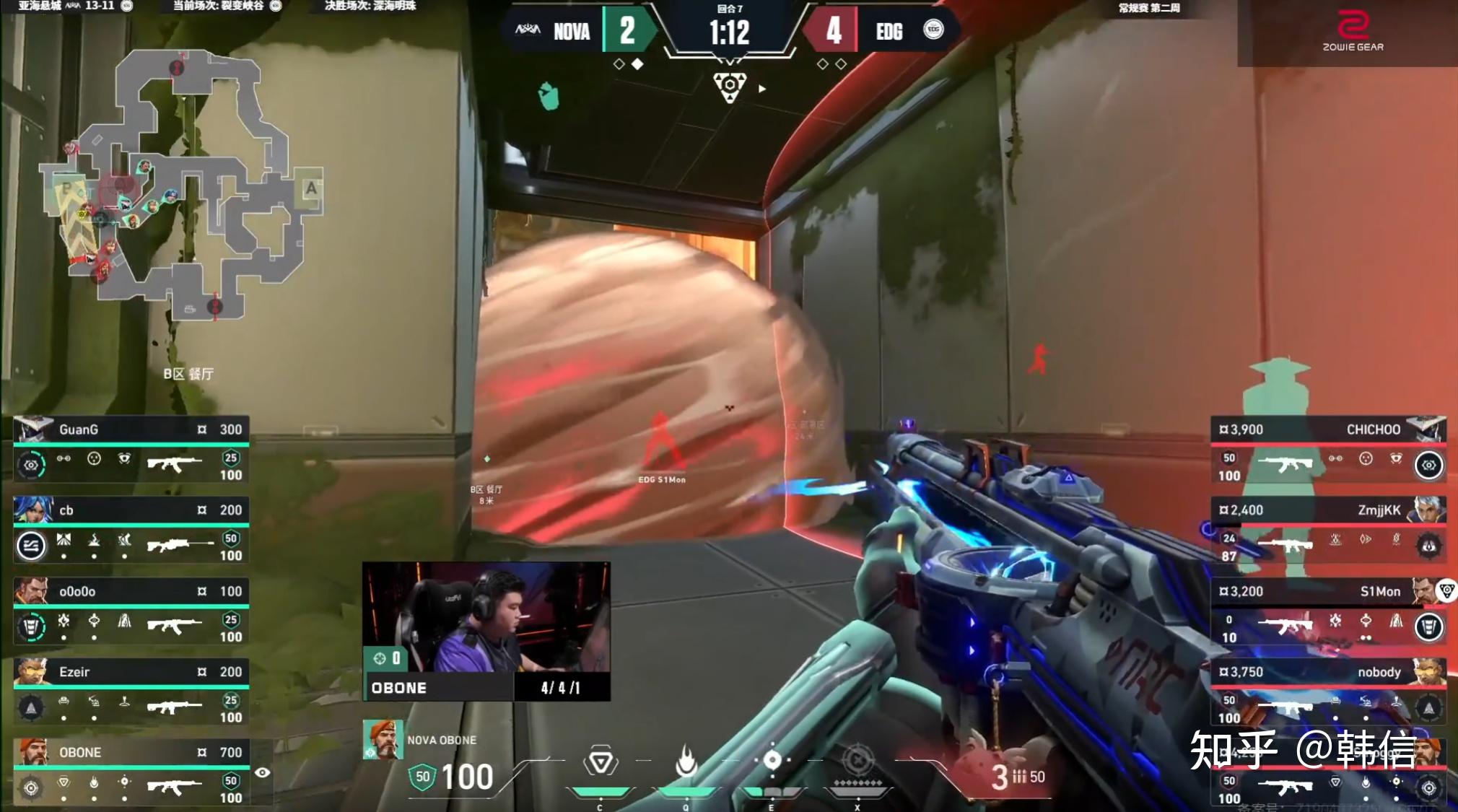Activate the Stim Beacon ability icon
Image resolution: width=1458 pixels, height=812 pixels.
(601, 762)
